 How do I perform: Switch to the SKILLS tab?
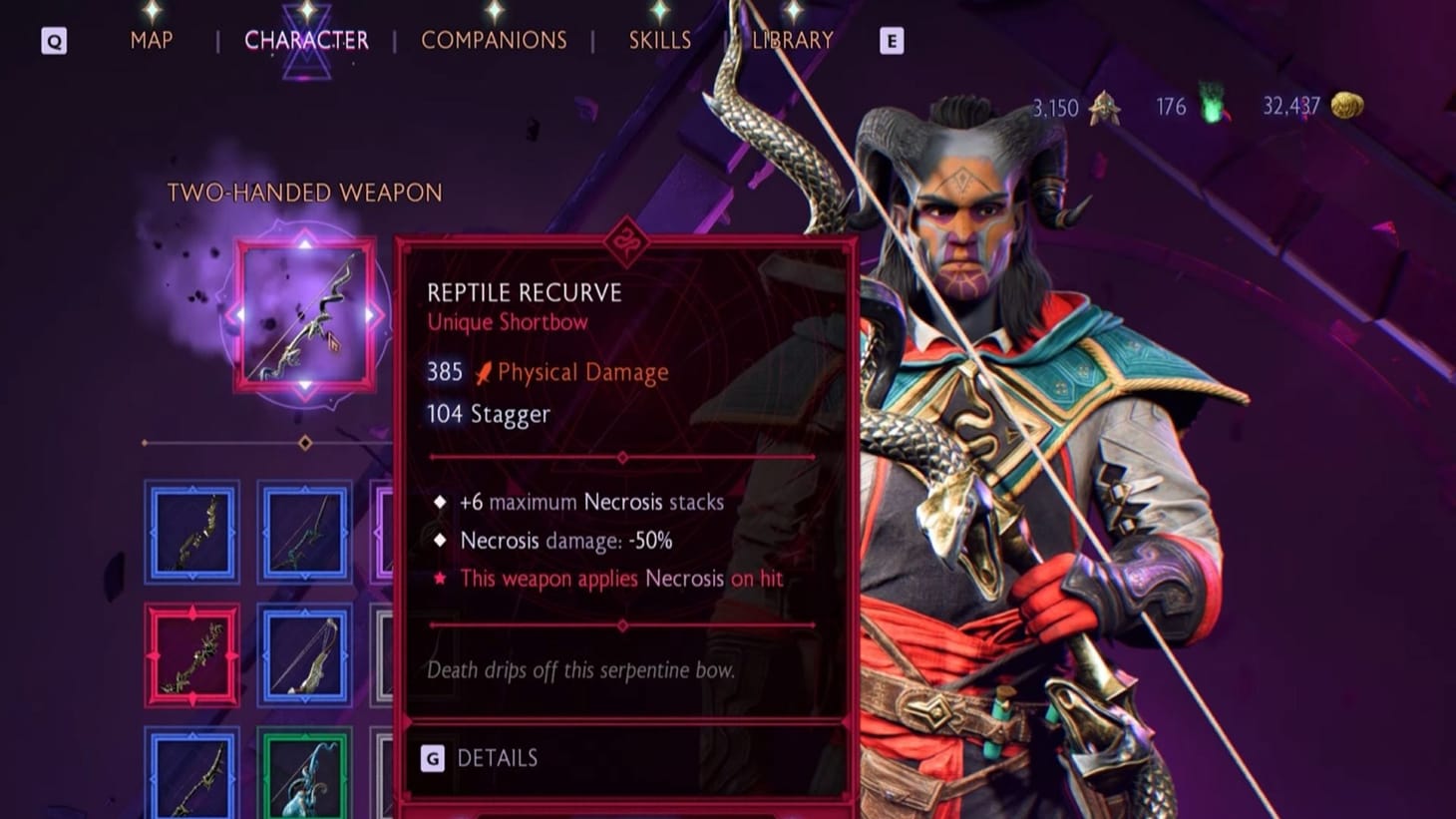click(x=660, y=40)
